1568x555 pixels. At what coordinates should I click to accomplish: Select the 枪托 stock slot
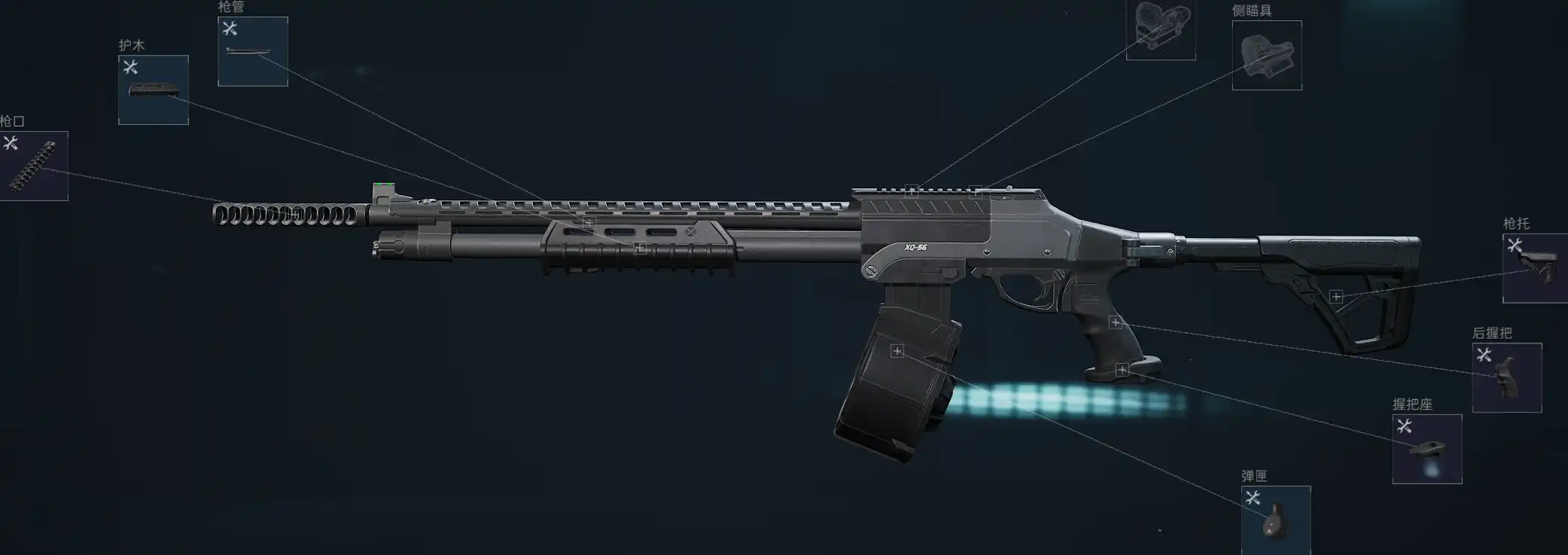1535,268
